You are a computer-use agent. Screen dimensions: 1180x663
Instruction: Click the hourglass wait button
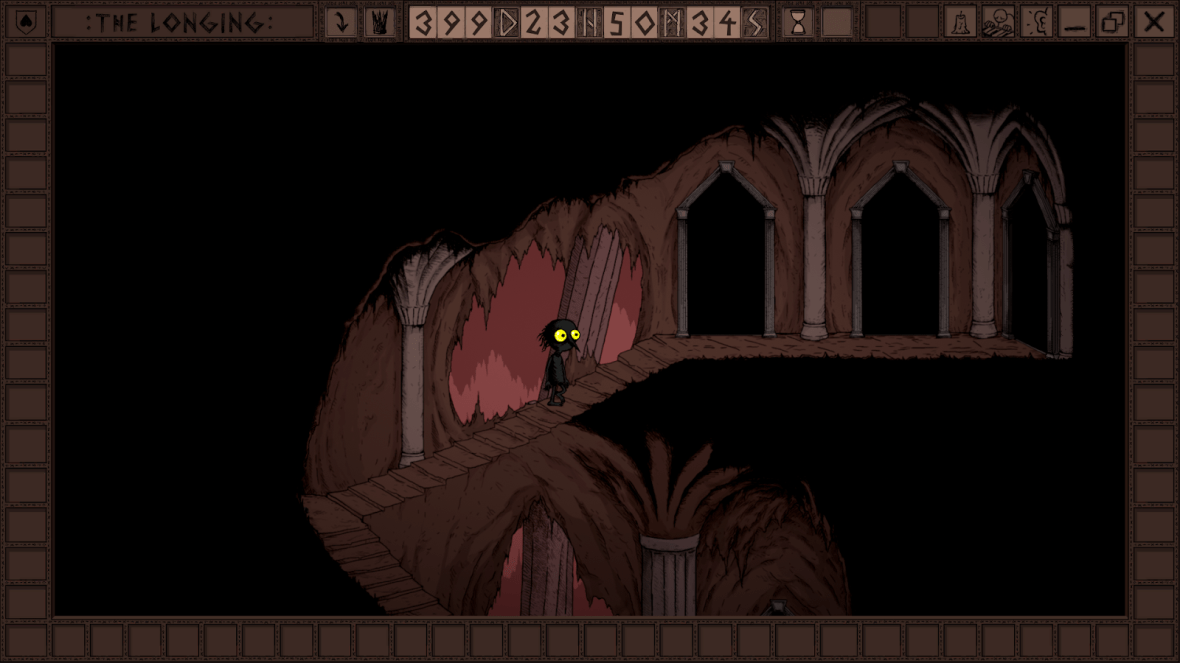798,22
